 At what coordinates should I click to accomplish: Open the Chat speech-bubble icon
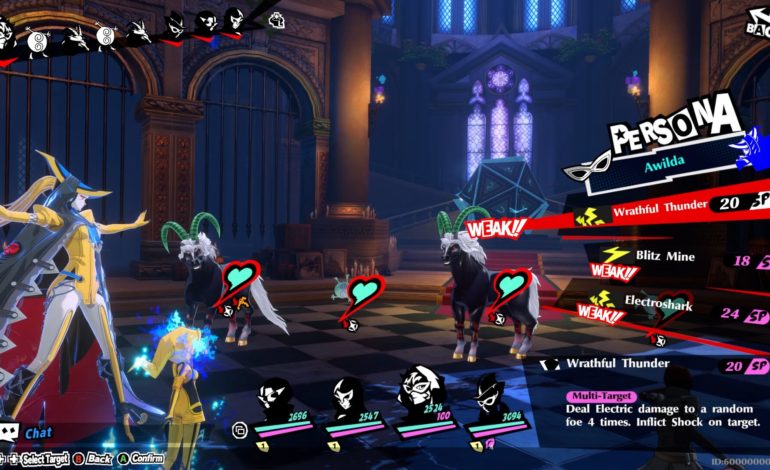[x=11, y=433]
